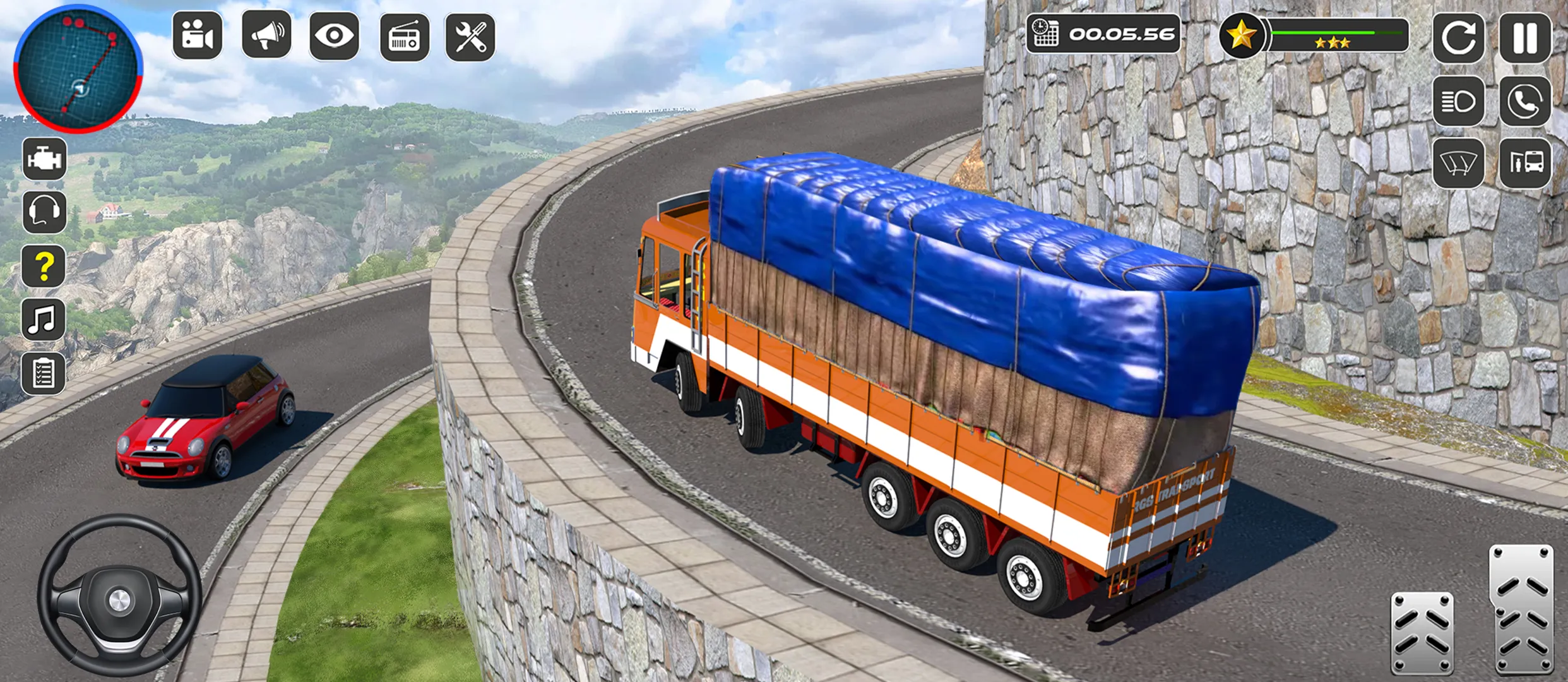The image size is (1568, 682).
Task: Toggle the eye view button
Action: point(334,36)
